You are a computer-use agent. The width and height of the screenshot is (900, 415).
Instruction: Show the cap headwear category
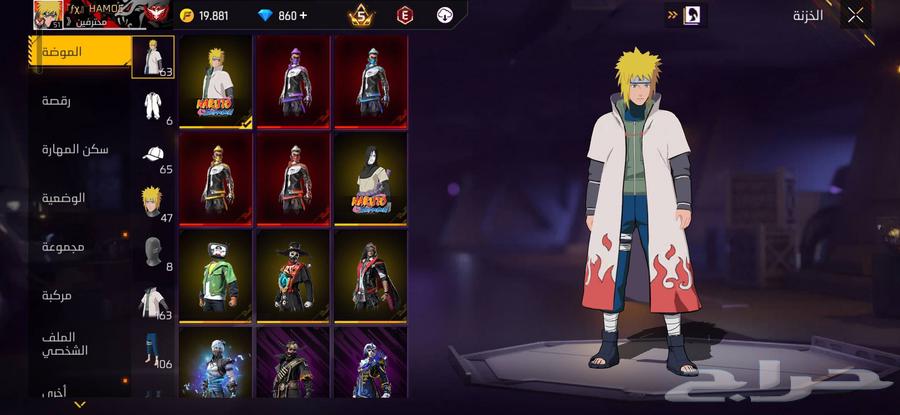pos(153,154)
